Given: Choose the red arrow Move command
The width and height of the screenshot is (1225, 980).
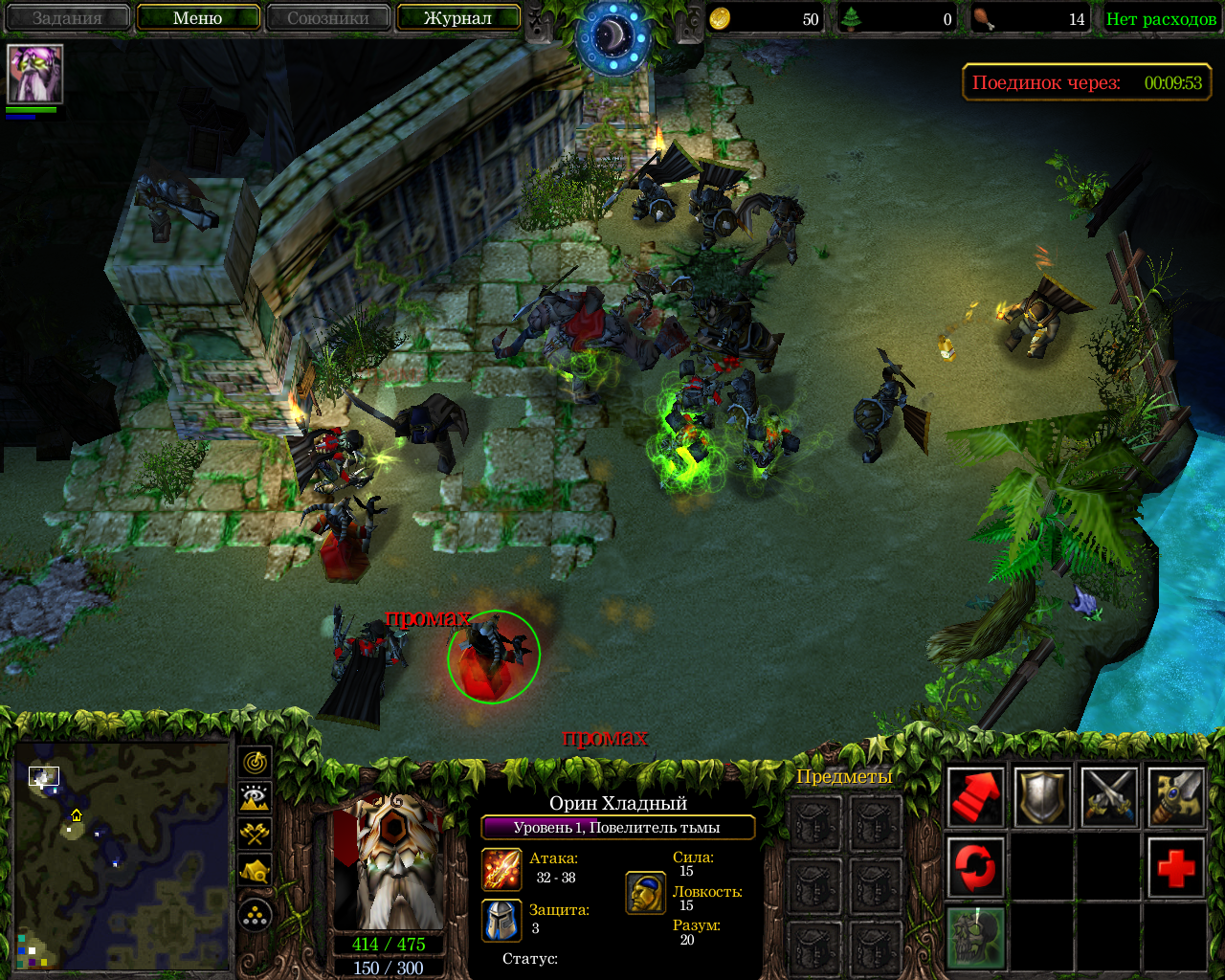Looking at the screenshot, I should click(976, 796).
